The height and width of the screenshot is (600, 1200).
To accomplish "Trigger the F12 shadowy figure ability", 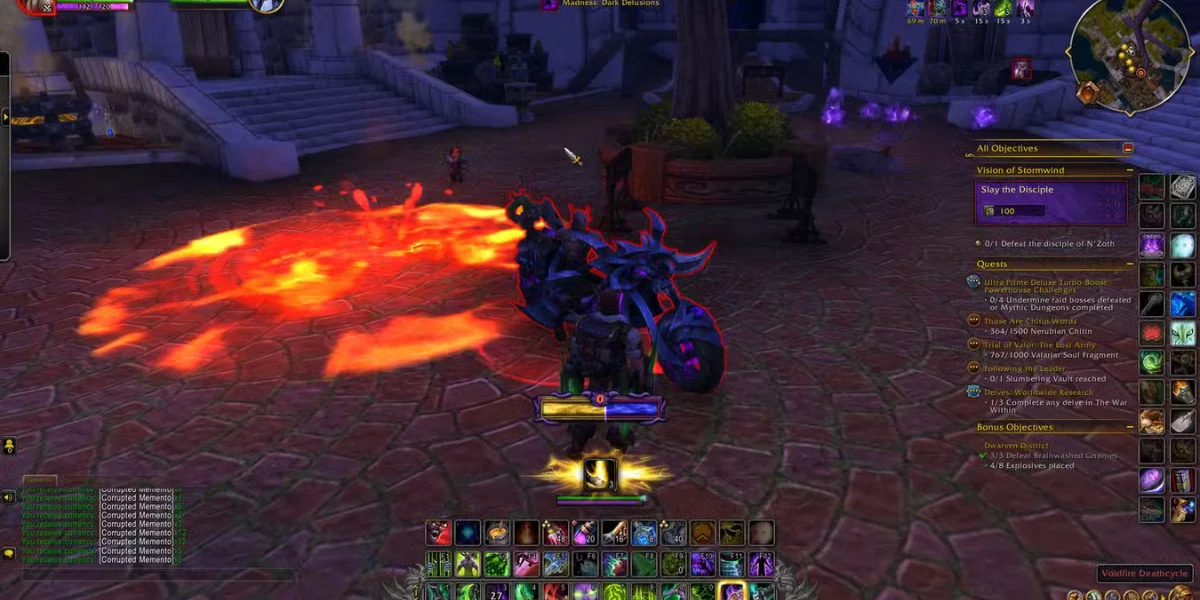I will click(762, 564).
